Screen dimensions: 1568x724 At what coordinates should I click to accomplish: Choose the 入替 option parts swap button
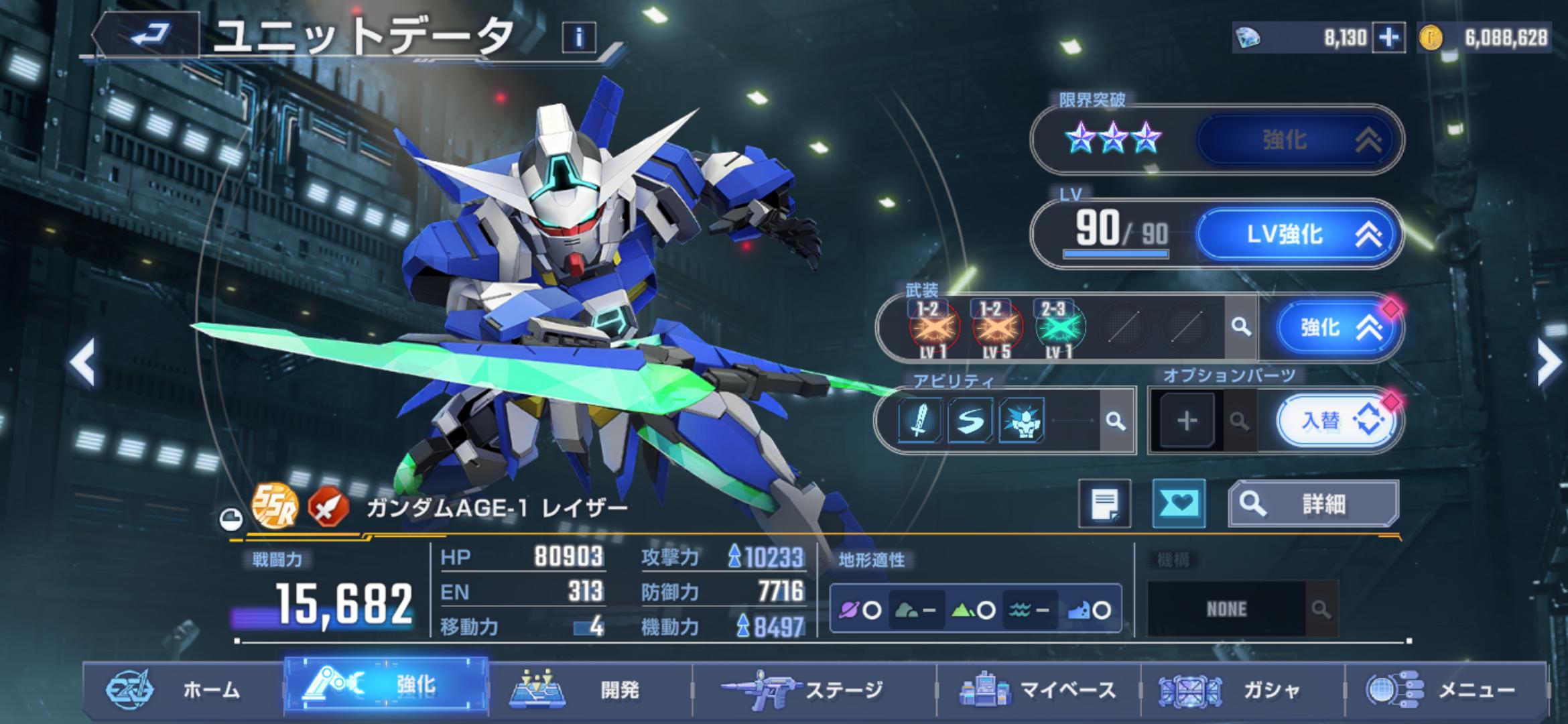tap(1336, 421)
